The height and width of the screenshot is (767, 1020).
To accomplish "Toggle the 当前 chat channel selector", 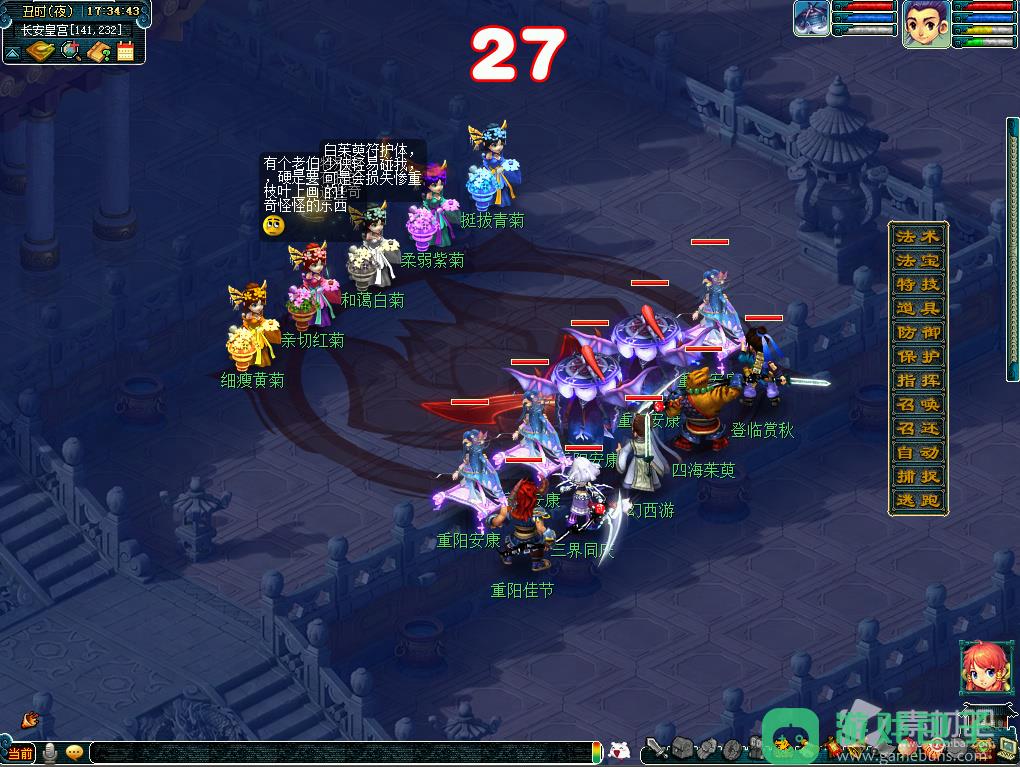I will pyautogui.click(x=19, y=752).
